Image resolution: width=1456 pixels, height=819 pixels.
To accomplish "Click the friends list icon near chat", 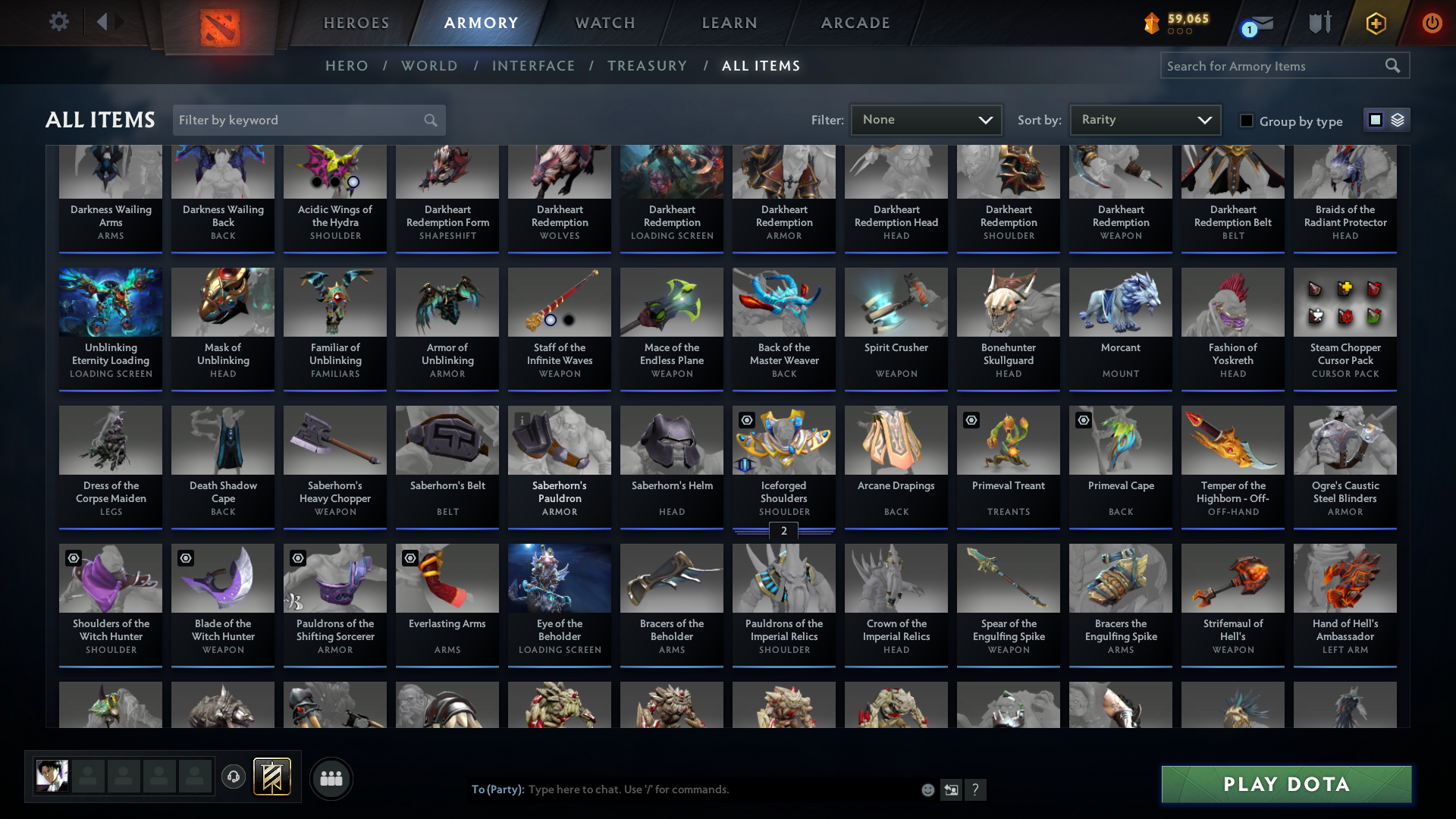I will pos(331,778).
